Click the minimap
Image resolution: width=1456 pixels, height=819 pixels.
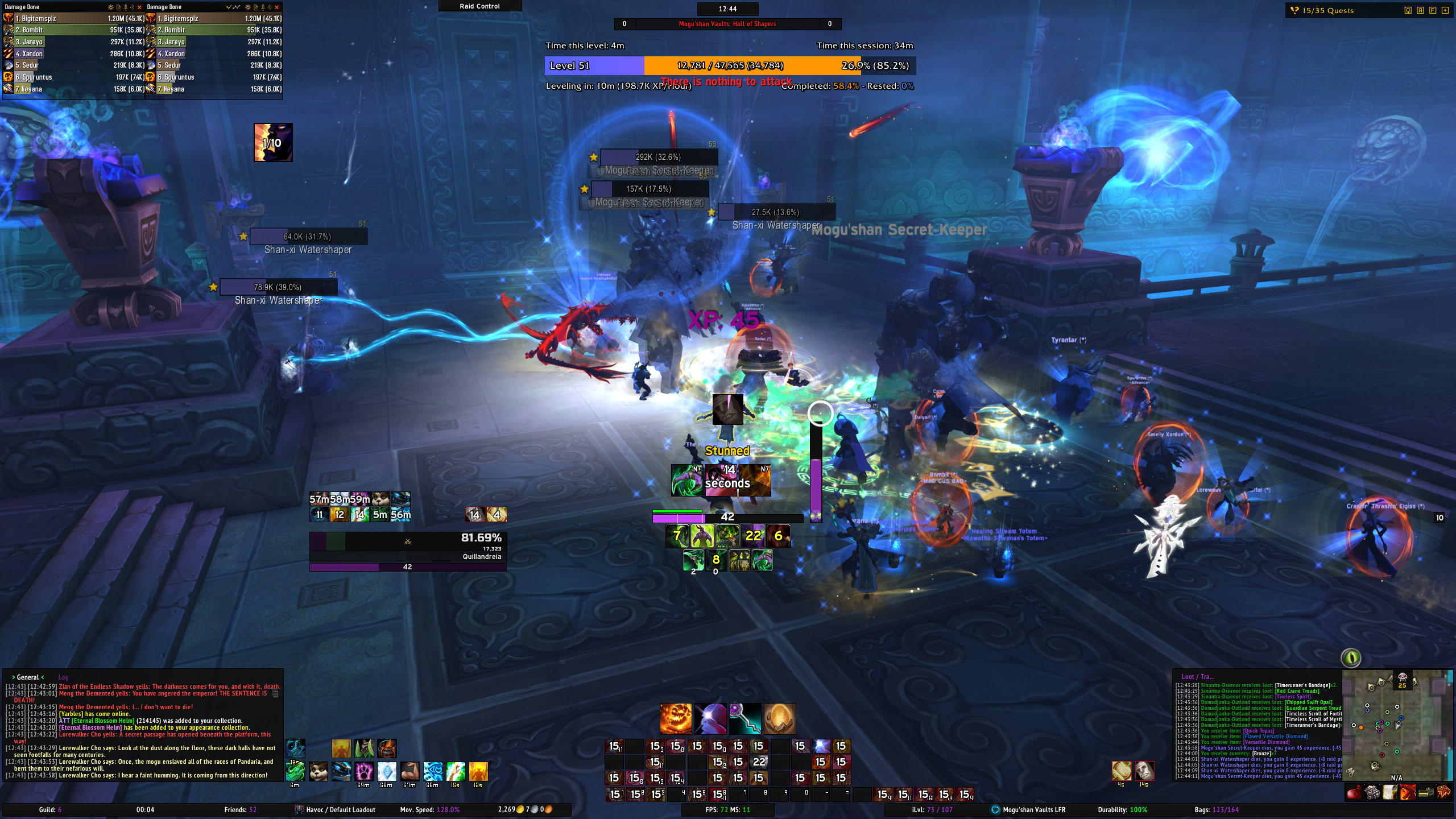tap(1396, 725)
